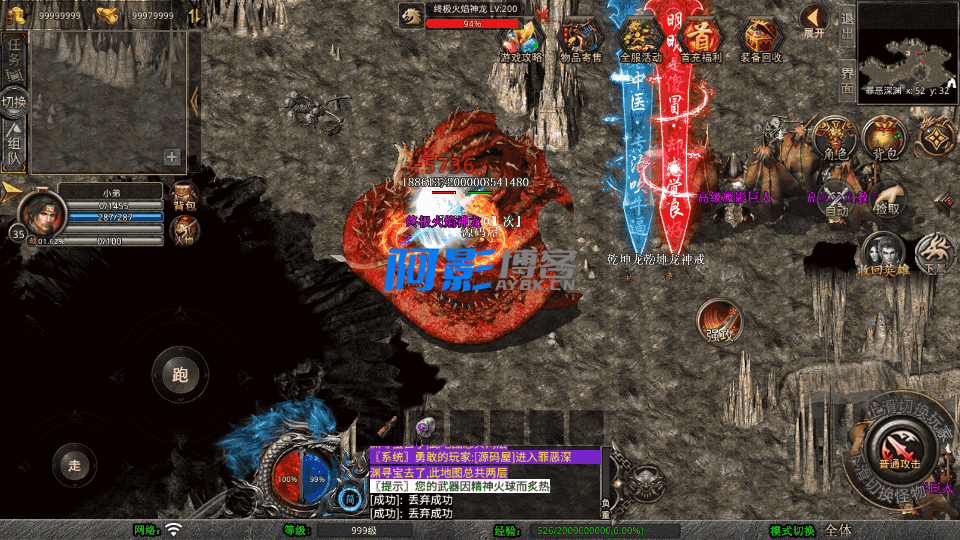Click the 界面 interface button

847,77
